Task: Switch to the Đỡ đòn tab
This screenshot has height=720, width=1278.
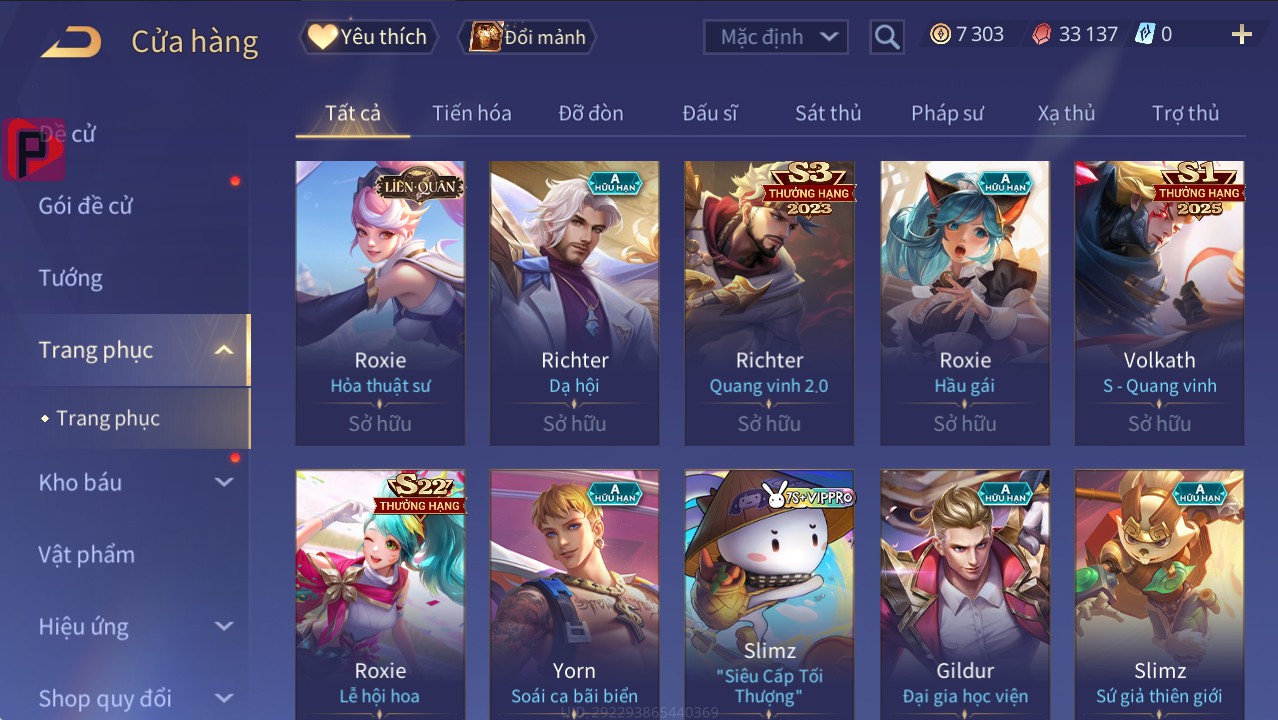Action: (590, 113)
